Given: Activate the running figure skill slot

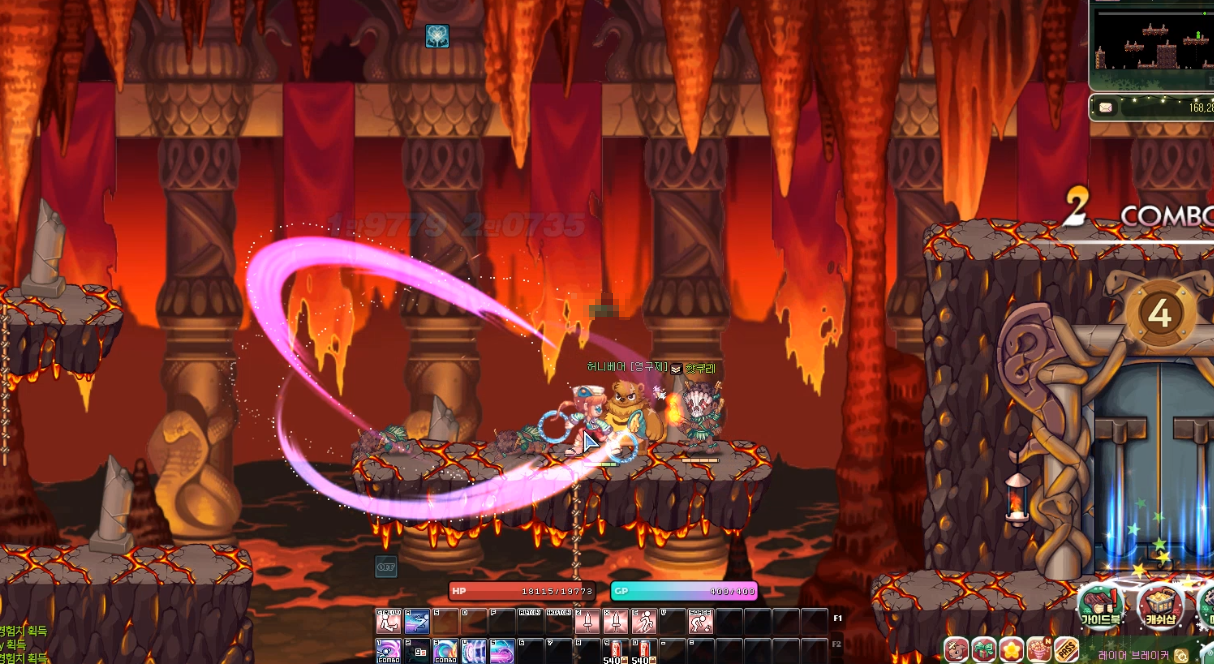Looking at the screenshot, I should click(642, 621).
